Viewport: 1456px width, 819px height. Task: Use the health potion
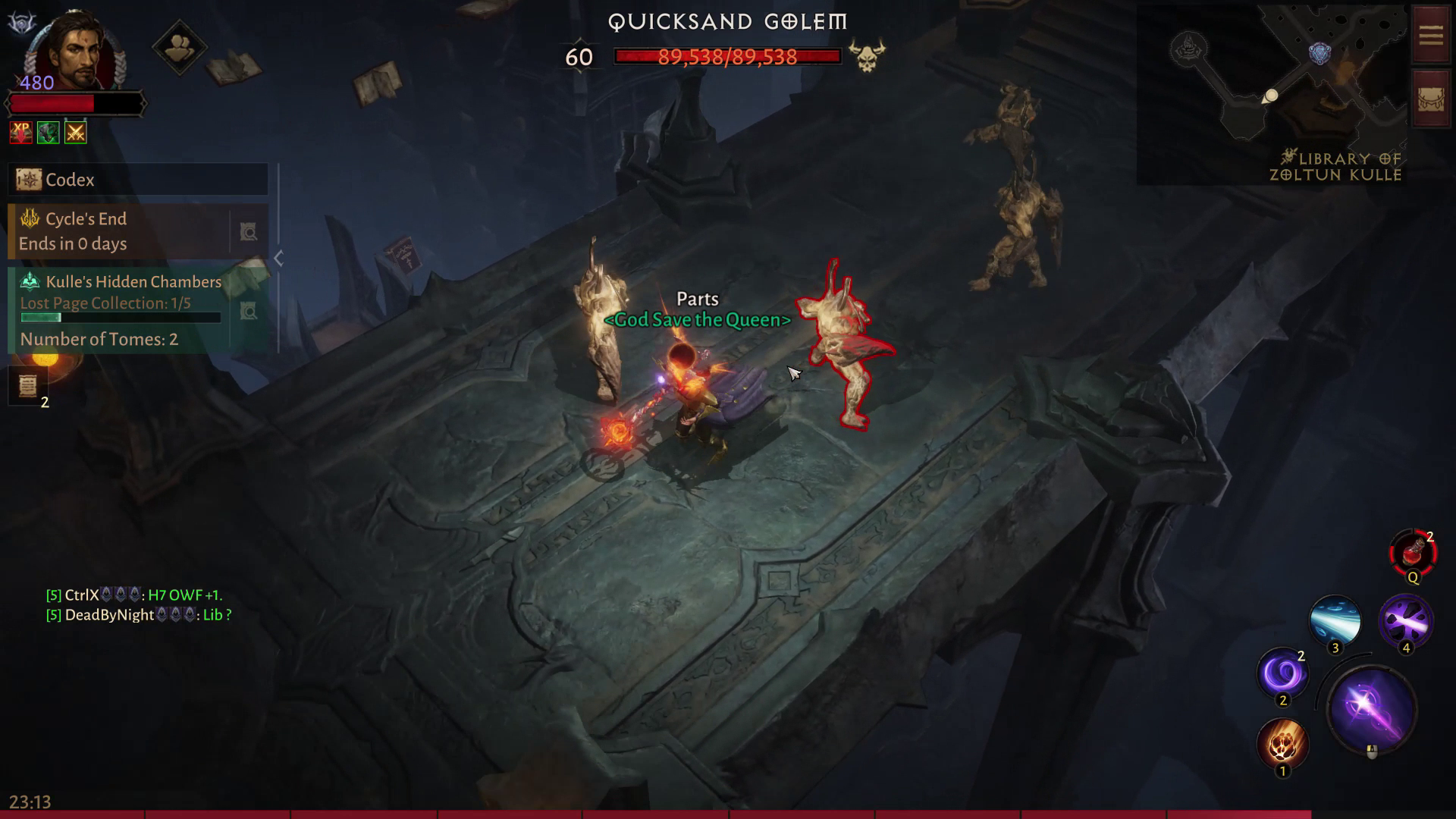coord(1412,554)
